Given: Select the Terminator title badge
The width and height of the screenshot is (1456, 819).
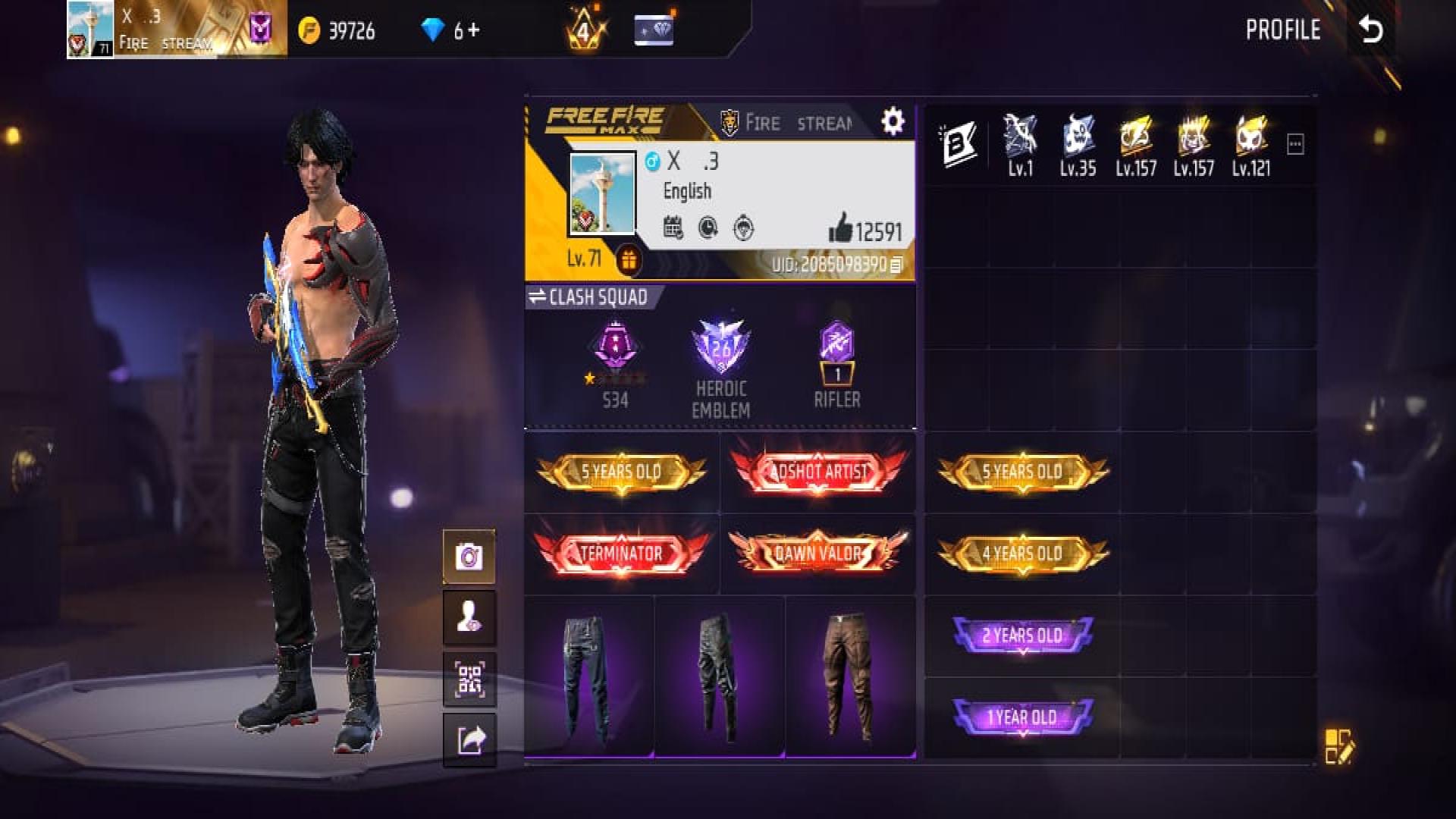Looking at the screenshot, I should [621, 553].
